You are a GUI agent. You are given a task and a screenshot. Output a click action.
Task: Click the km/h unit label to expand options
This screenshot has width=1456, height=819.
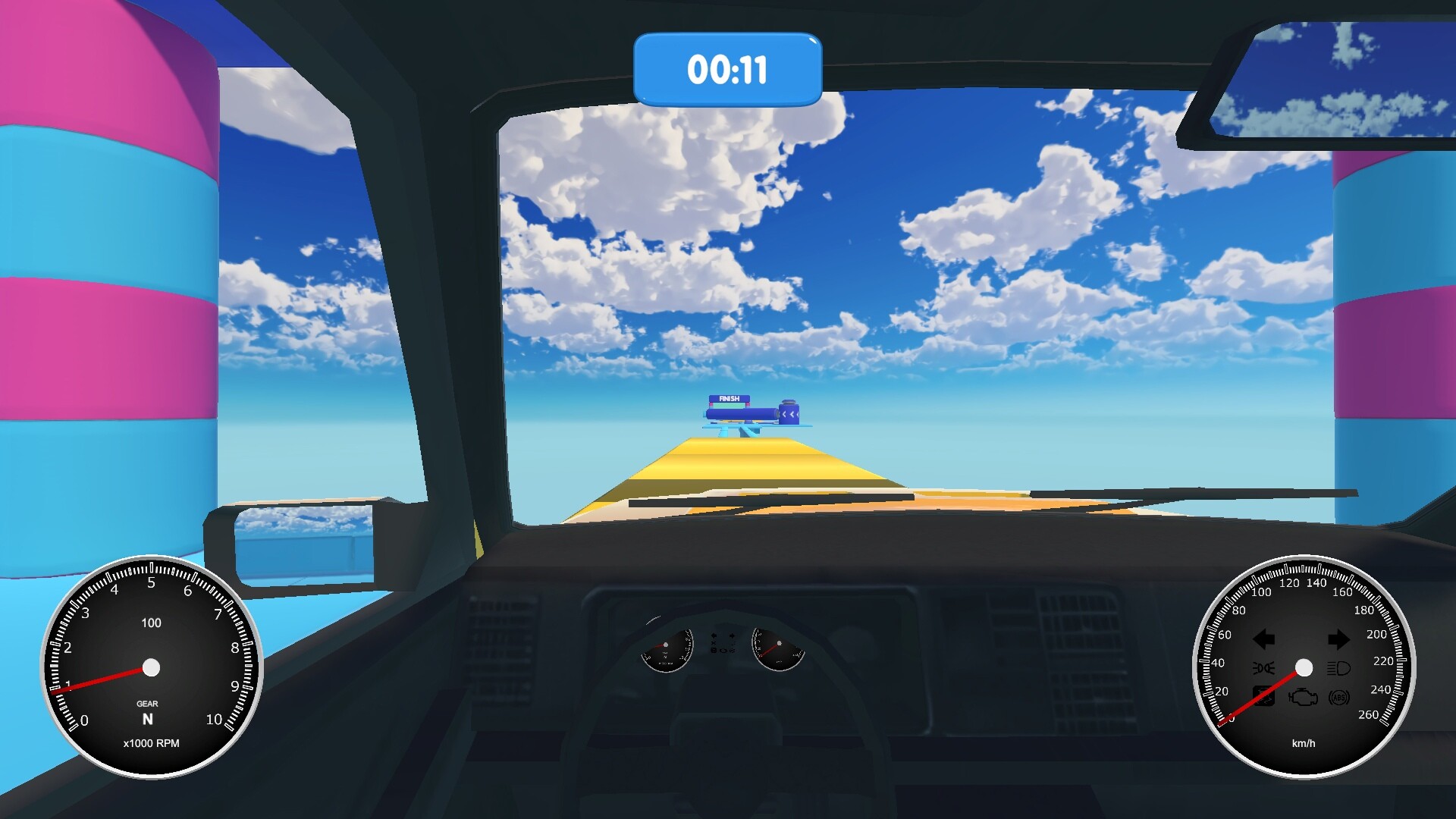click(1303, 743)
